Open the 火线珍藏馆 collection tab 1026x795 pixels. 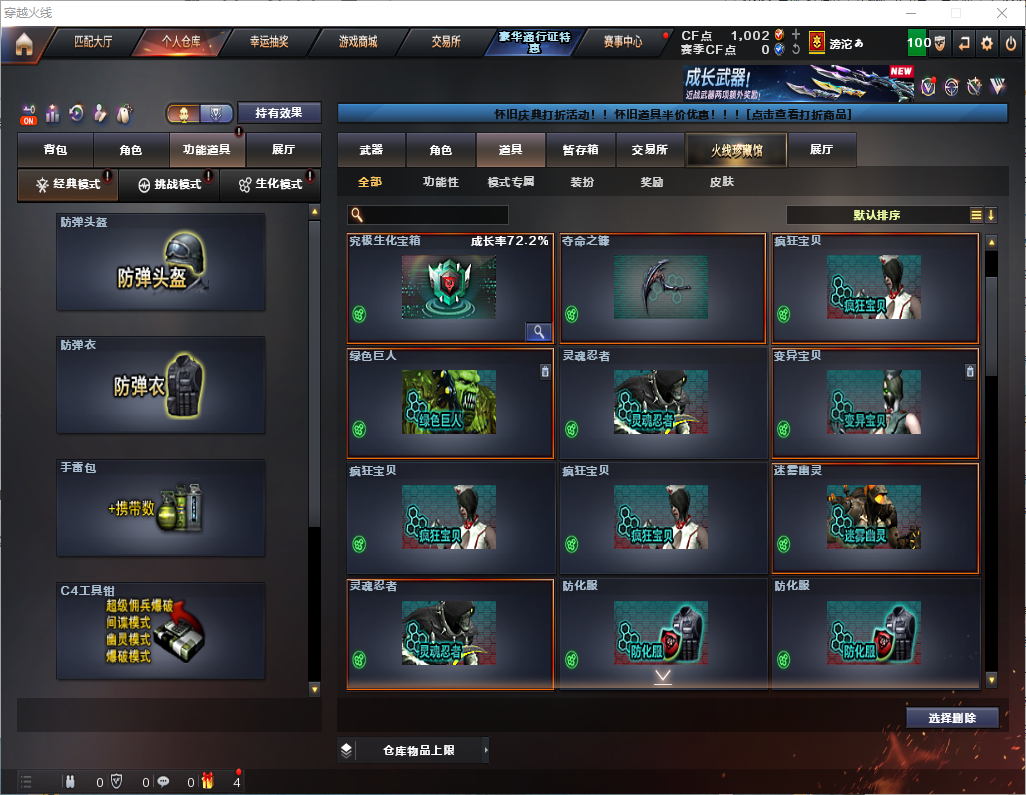(x=736, y=150)
